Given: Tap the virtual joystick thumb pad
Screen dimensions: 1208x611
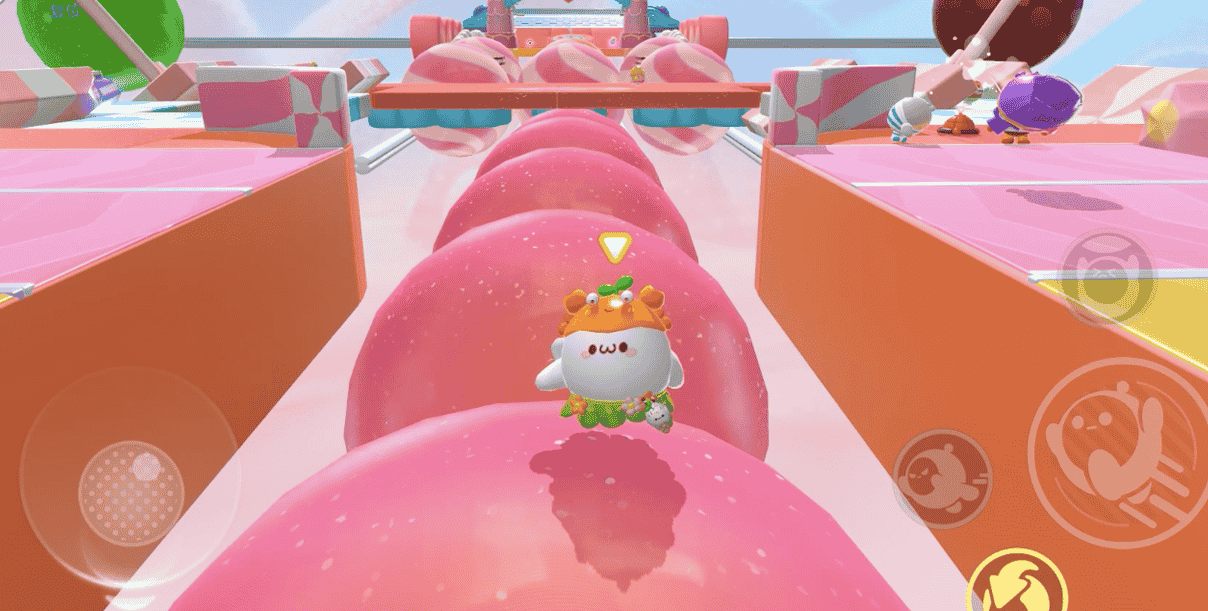Looking at the screenshot, I should [130, 492].
